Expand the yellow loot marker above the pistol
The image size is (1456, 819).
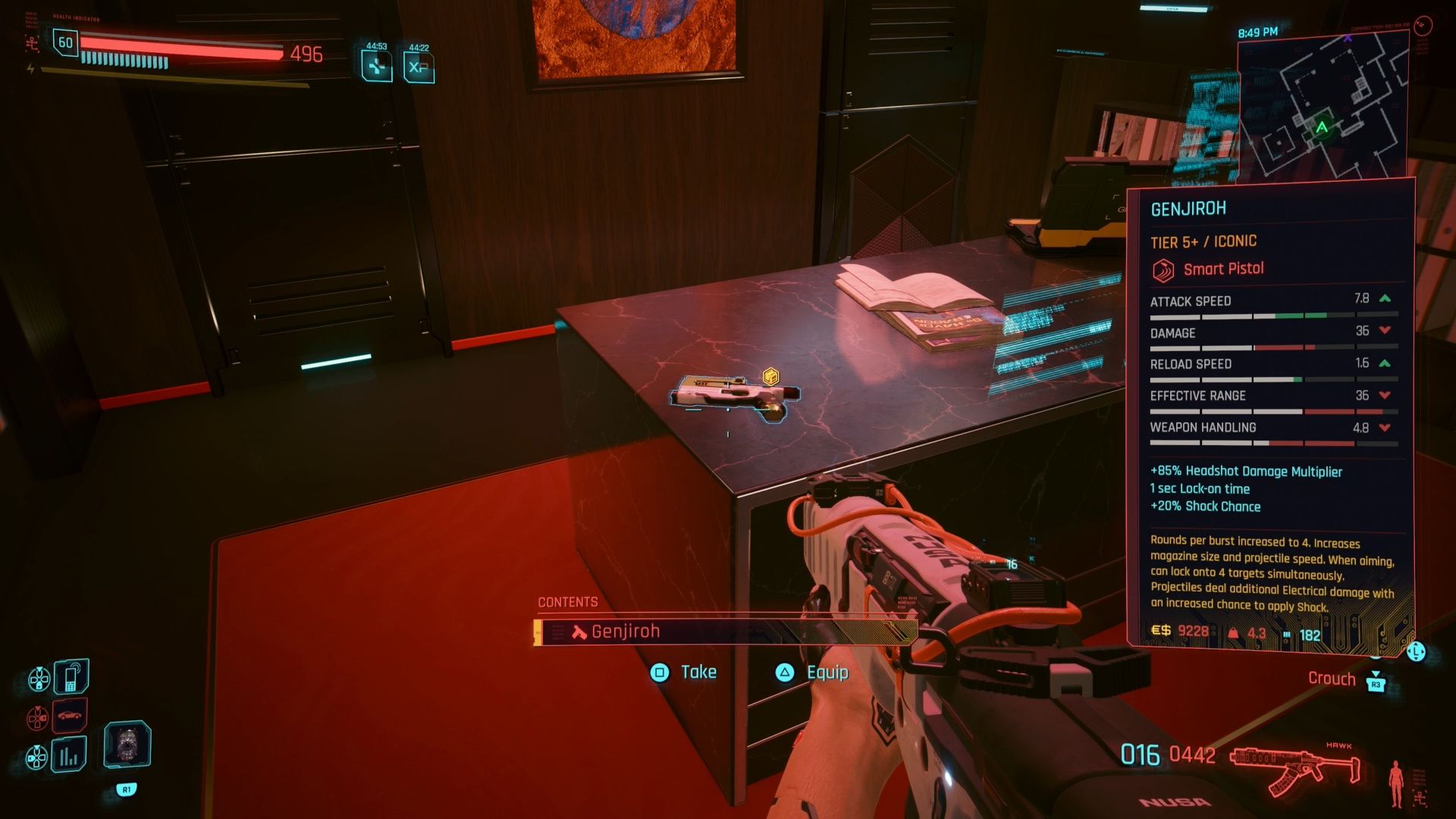(x=771, y=378)
